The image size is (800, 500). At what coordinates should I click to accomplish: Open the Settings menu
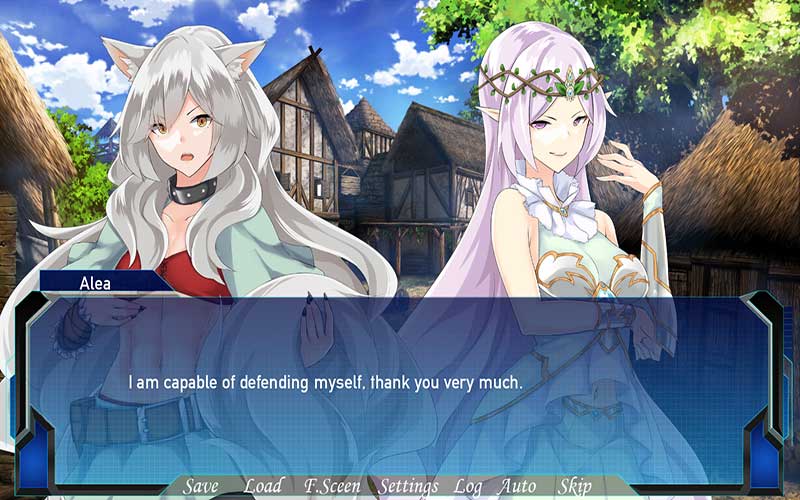(409, 486)
